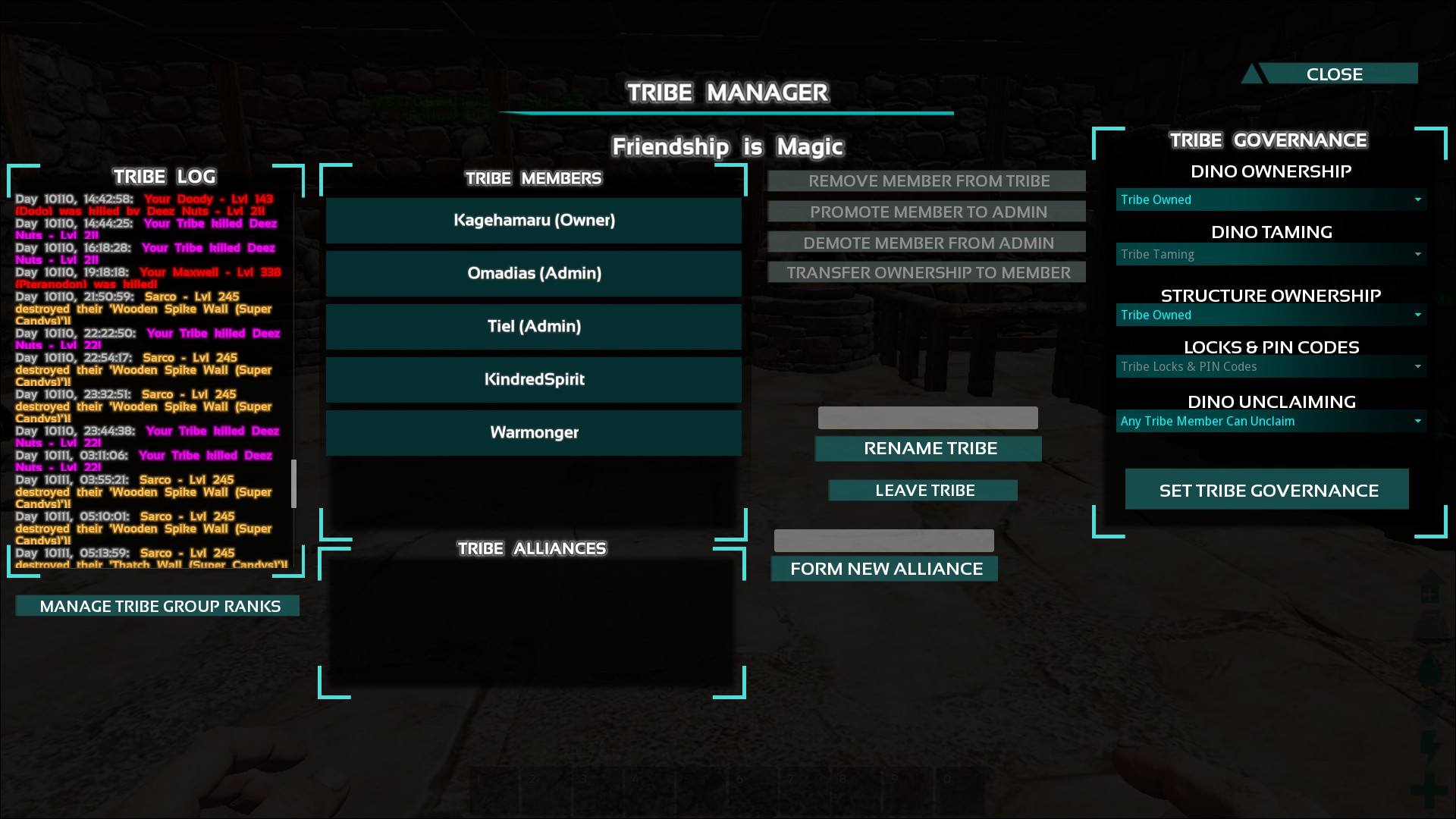Expand the Structure Ownership dropdown
The width and height of the screenshot is (1456, 819).
coord(1271,315)
